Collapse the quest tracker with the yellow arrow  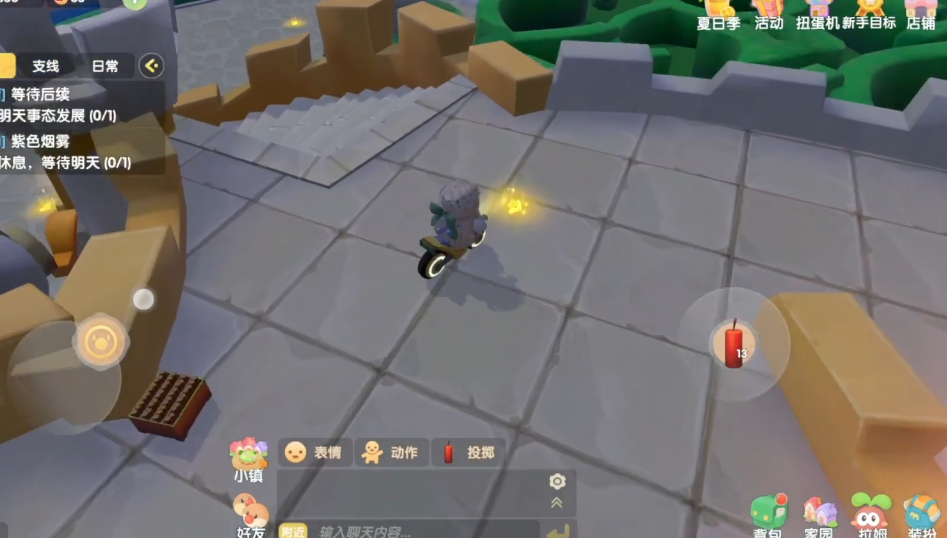[x=151, y=66]
